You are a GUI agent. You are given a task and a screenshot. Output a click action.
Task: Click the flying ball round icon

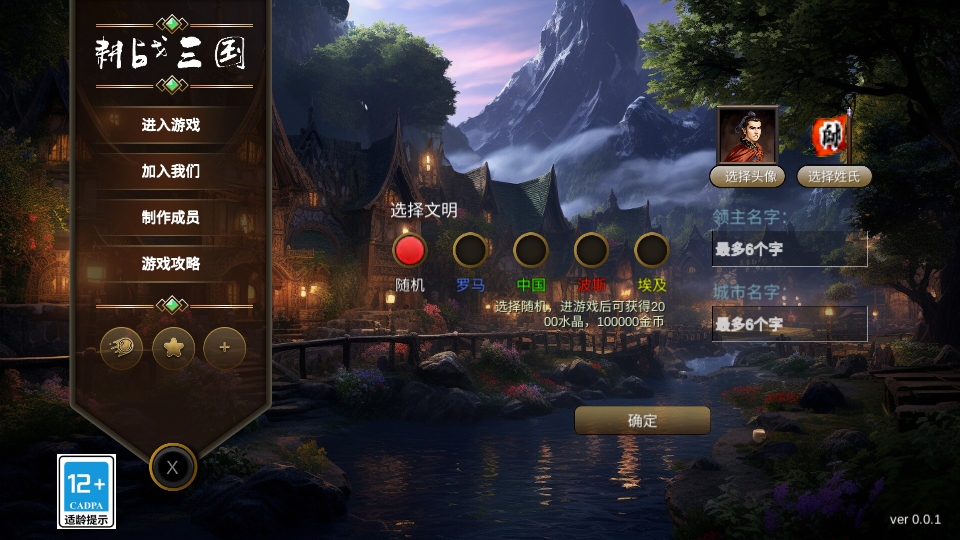pyautogui.click(x=122, y=348)
